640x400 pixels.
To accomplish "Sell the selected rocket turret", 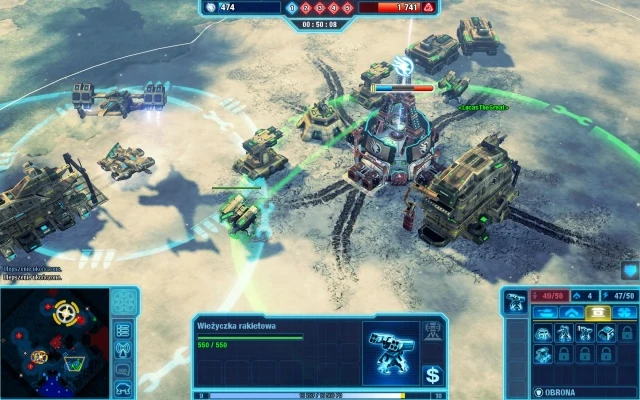I will 433,375.
